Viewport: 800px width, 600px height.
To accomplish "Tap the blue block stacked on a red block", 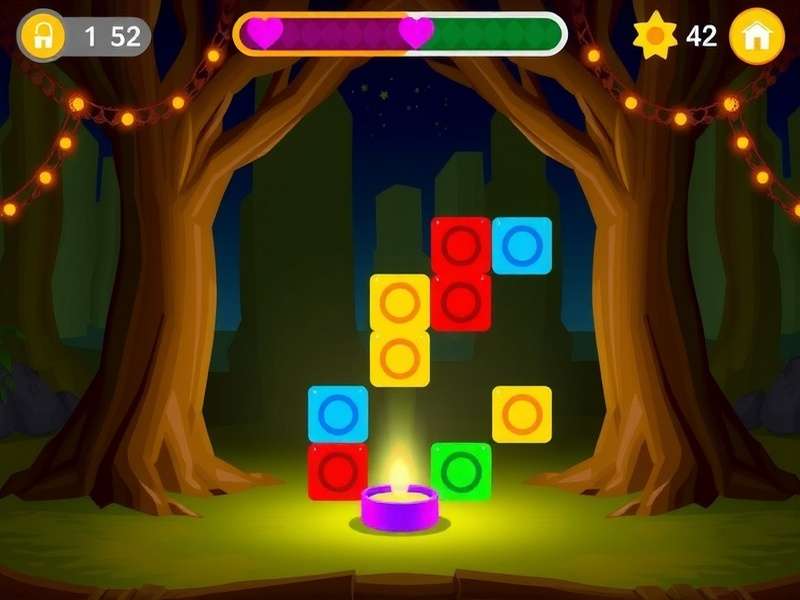I will (x=338, y=414).
